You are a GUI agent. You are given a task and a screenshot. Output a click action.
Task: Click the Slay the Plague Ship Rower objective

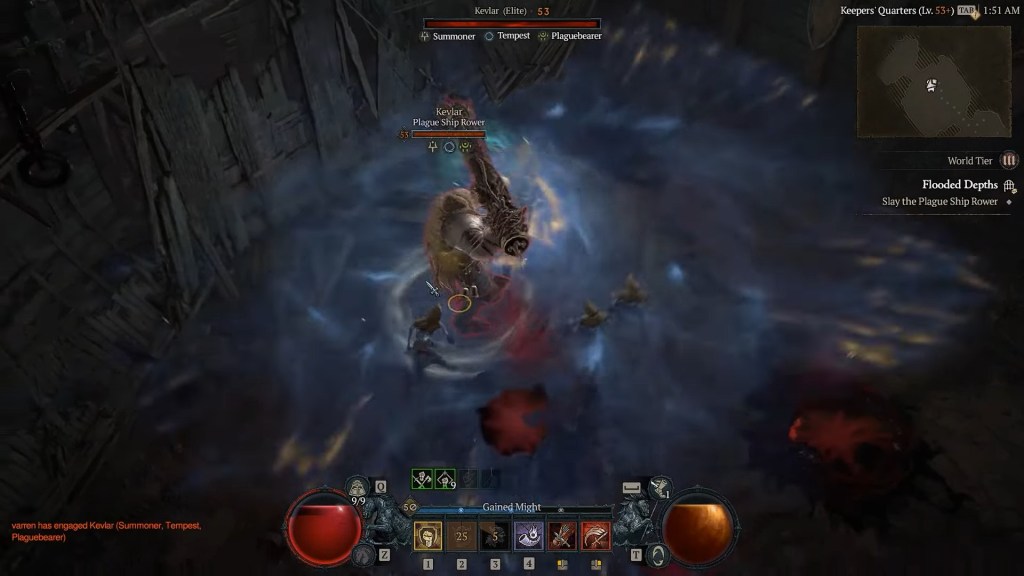(939, 202)
